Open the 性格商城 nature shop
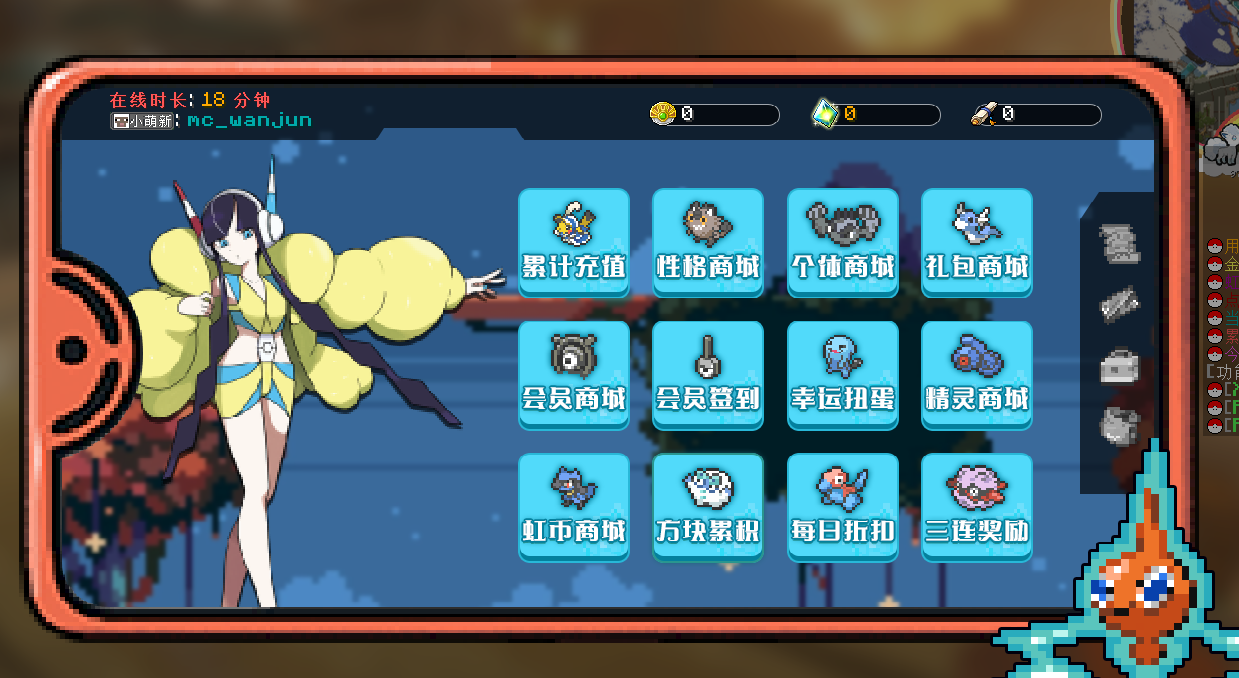 [x=708, y=242]
